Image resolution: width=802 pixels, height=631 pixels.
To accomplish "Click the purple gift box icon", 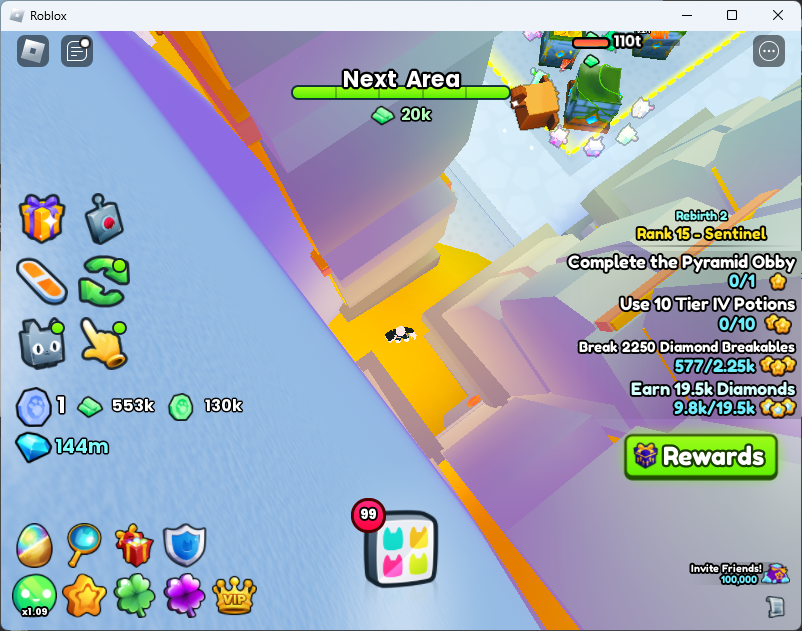I will [x=41, y=218].
